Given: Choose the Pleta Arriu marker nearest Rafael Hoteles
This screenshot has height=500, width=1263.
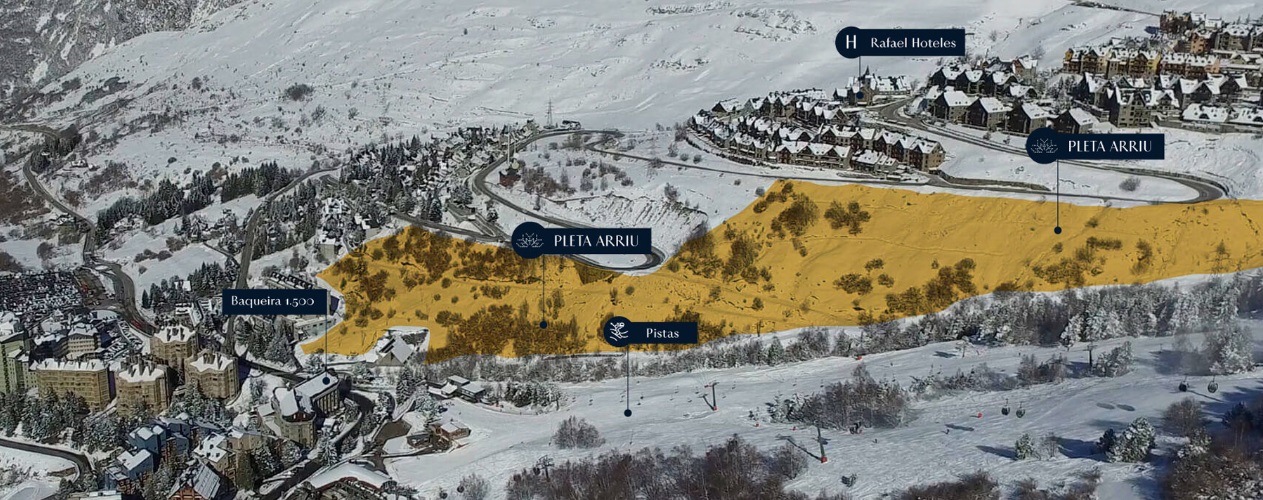Looking at the screenshot, I should pyautogui.click(x=1095, y=147).
